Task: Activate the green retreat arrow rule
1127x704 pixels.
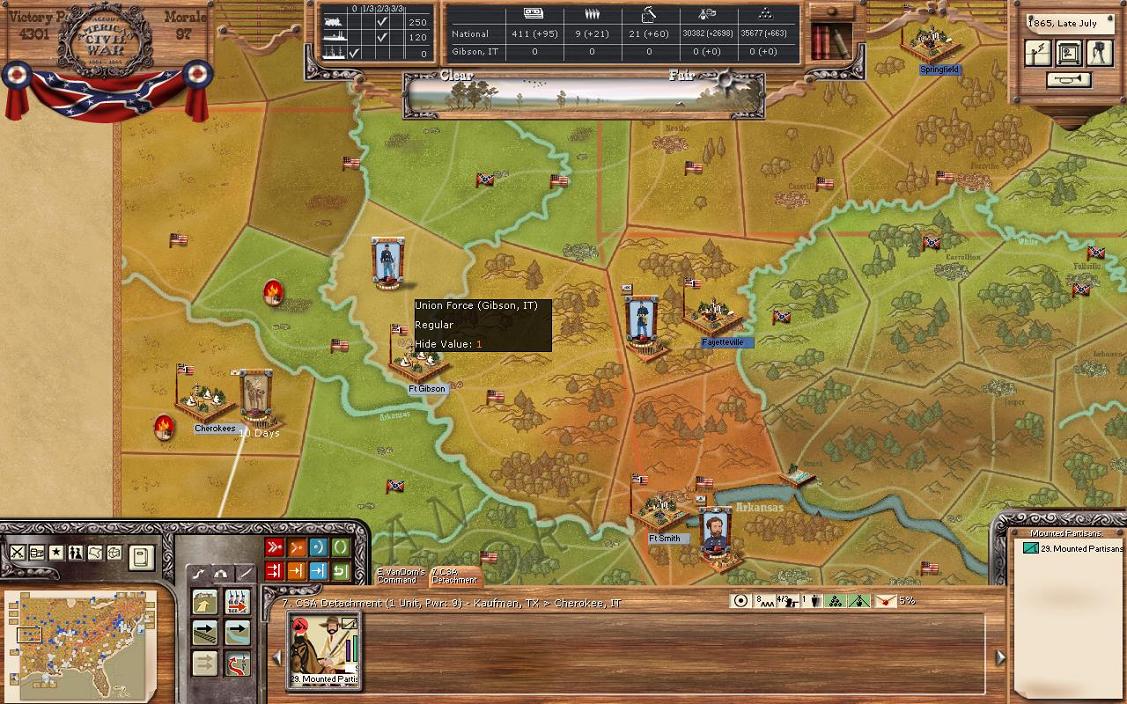Action: pyautogui.click(x=340, y=570)
